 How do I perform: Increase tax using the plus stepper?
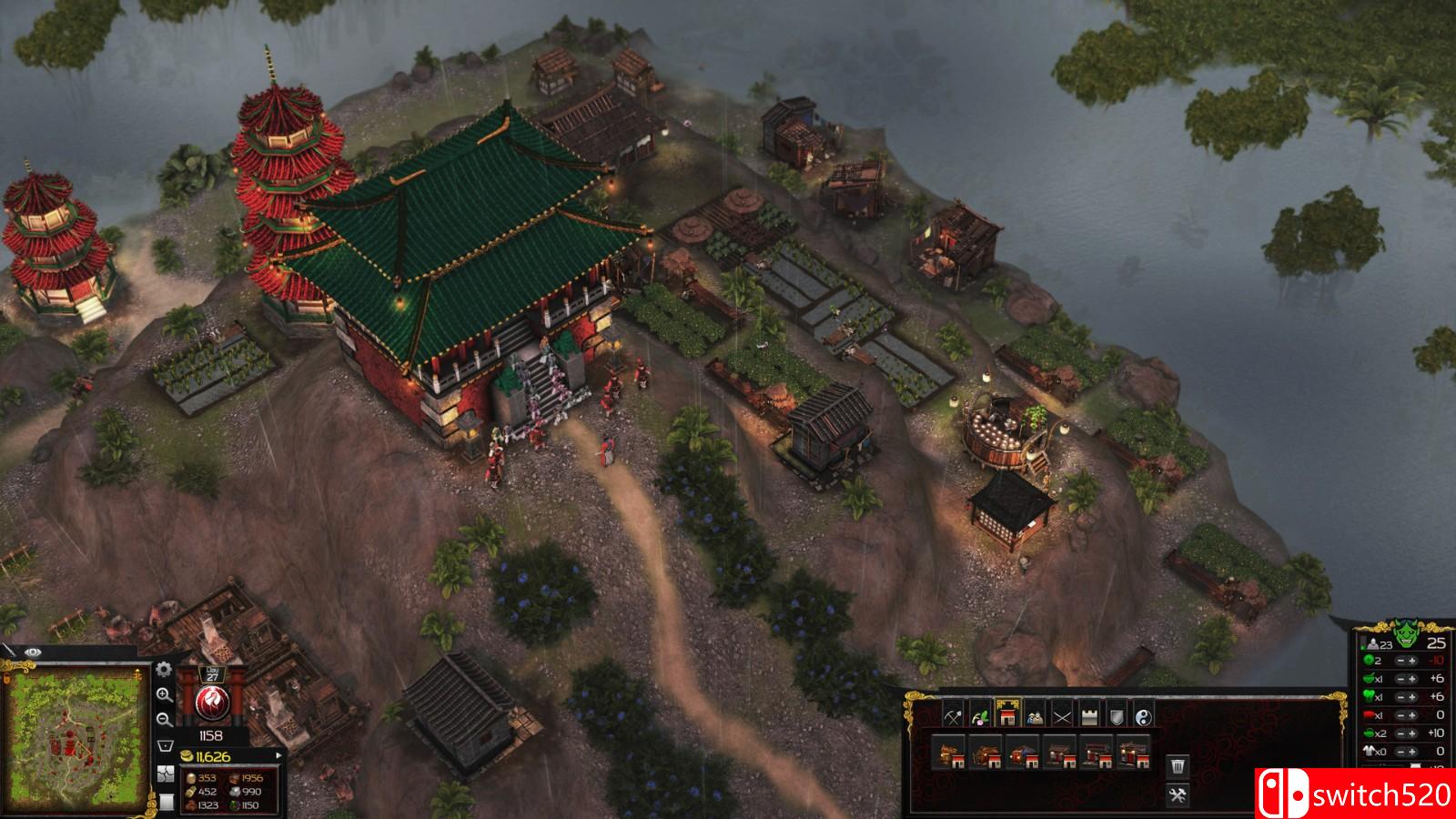pyautogui.click(x=1412, y=661)
